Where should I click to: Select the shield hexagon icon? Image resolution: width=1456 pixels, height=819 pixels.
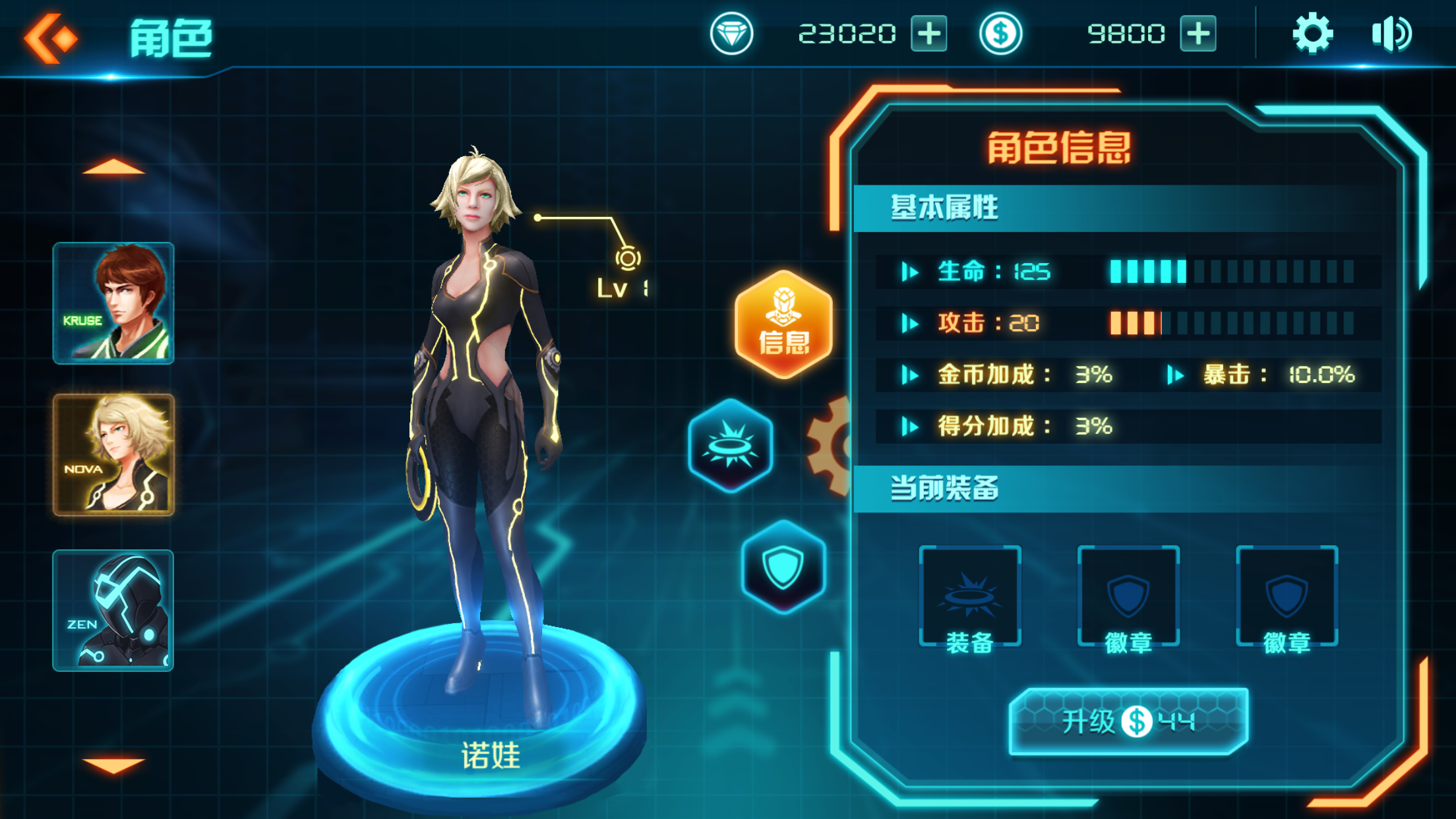[x=782, y=568]
